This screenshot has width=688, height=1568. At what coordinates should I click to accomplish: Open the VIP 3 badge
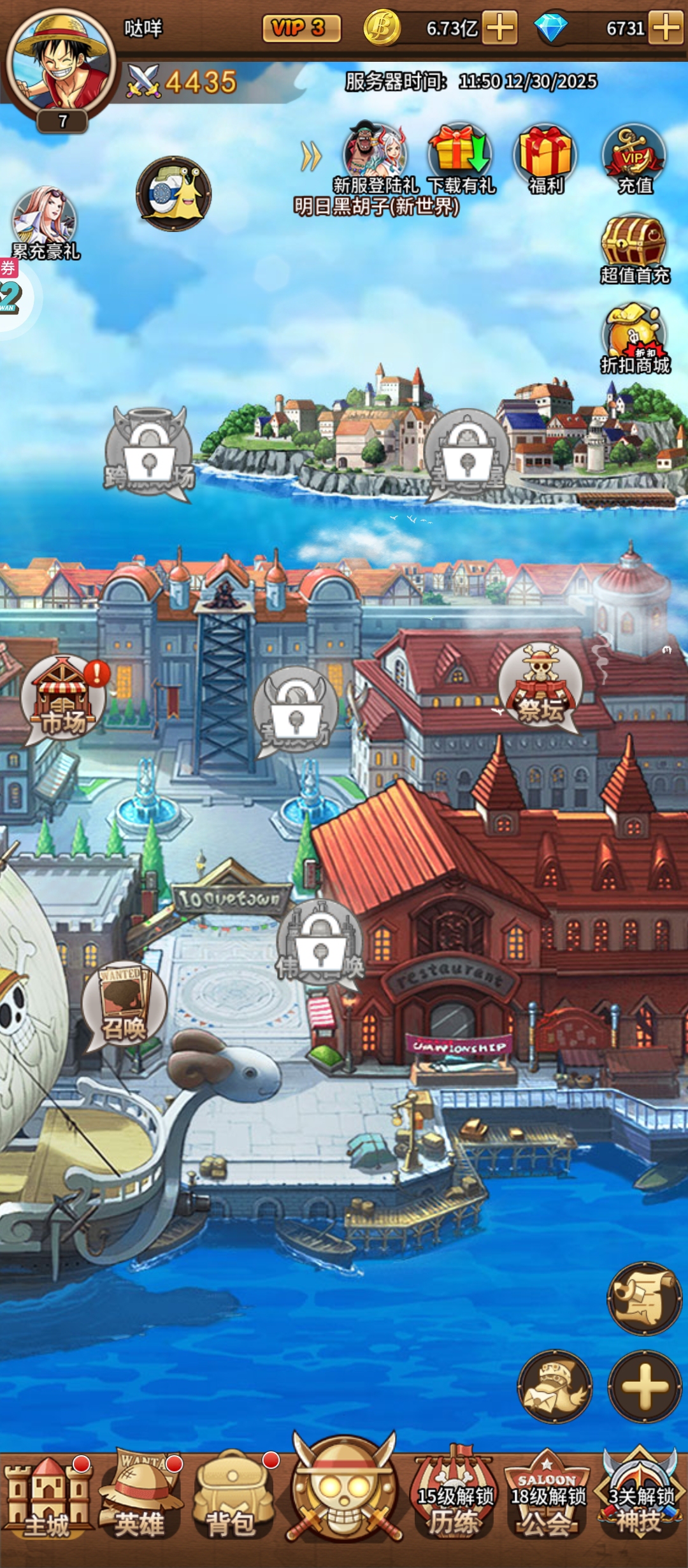[301, 28]
